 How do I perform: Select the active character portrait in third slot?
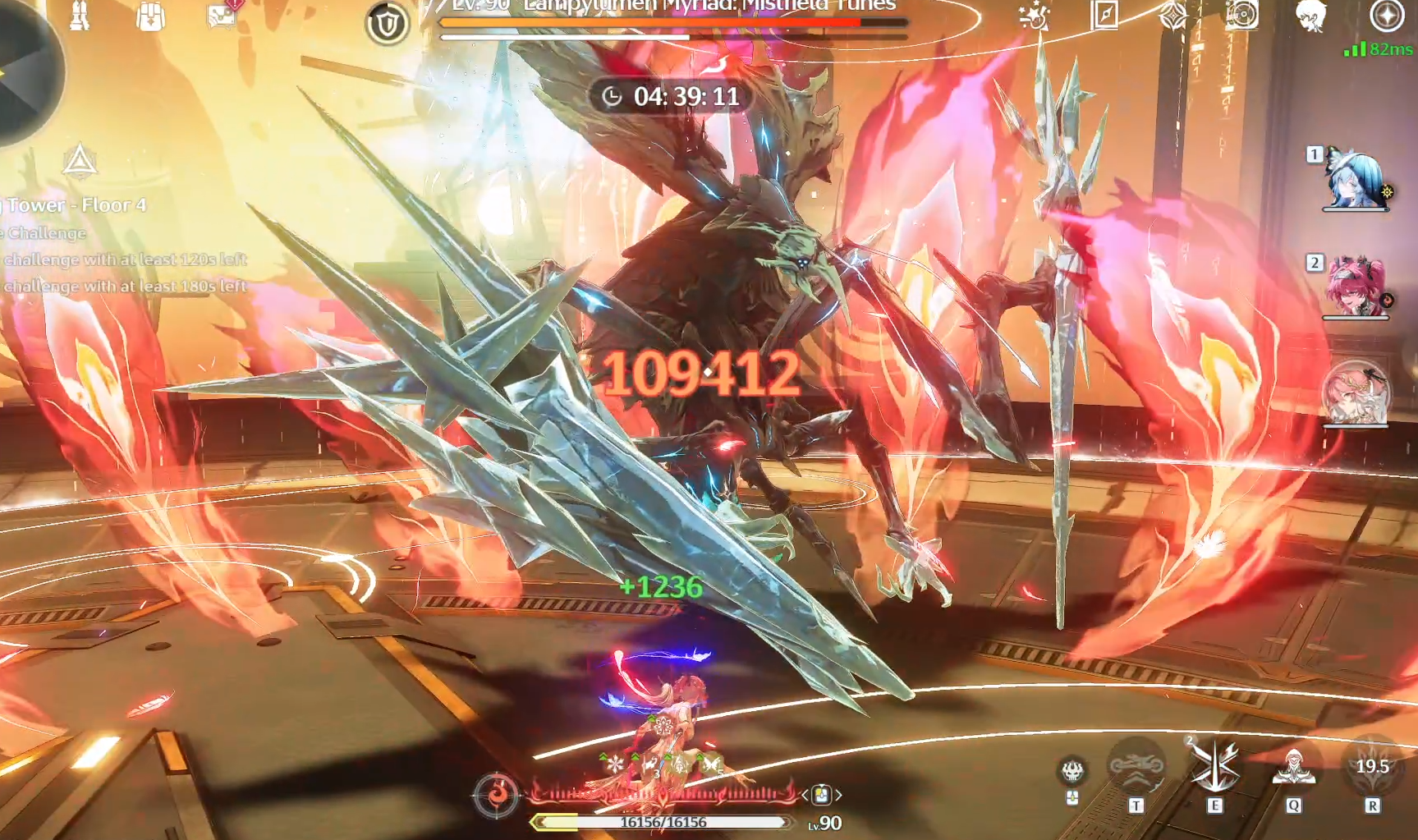coord(1356,394)
